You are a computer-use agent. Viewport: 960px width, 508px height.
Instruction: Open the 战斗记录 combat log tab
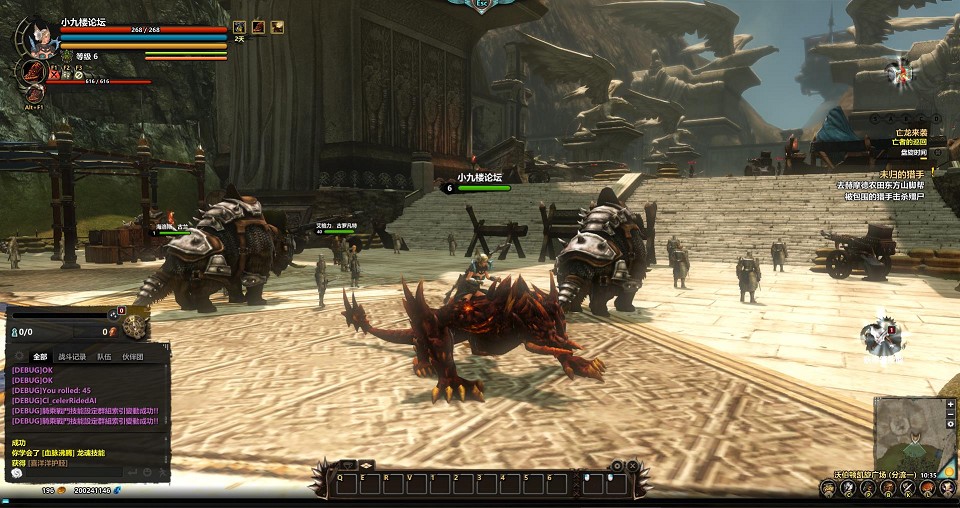point(72,356)
